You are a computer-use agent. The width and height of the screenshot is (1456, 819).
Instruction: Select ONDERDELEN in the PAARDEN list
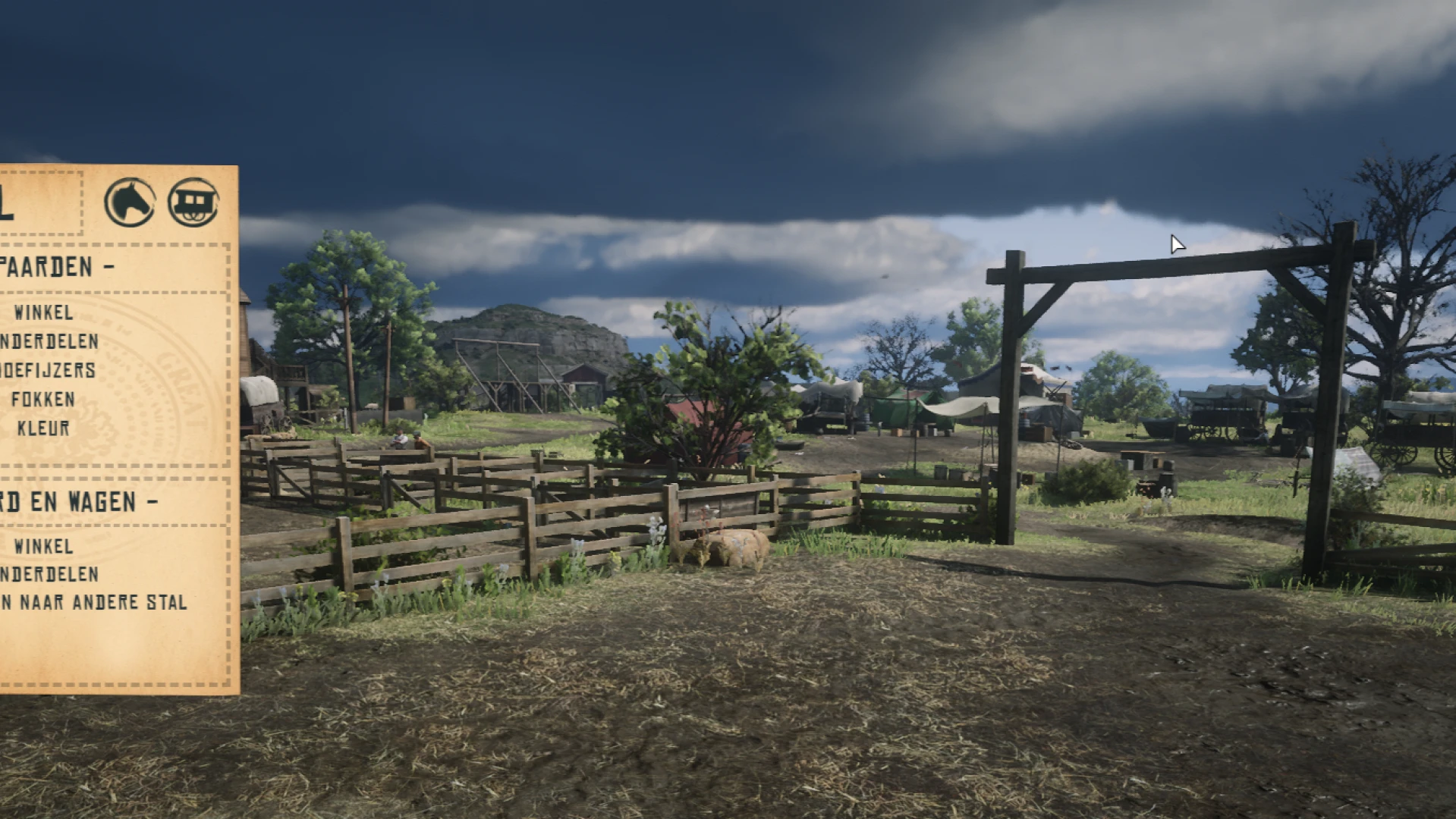[x=49, y=341]
